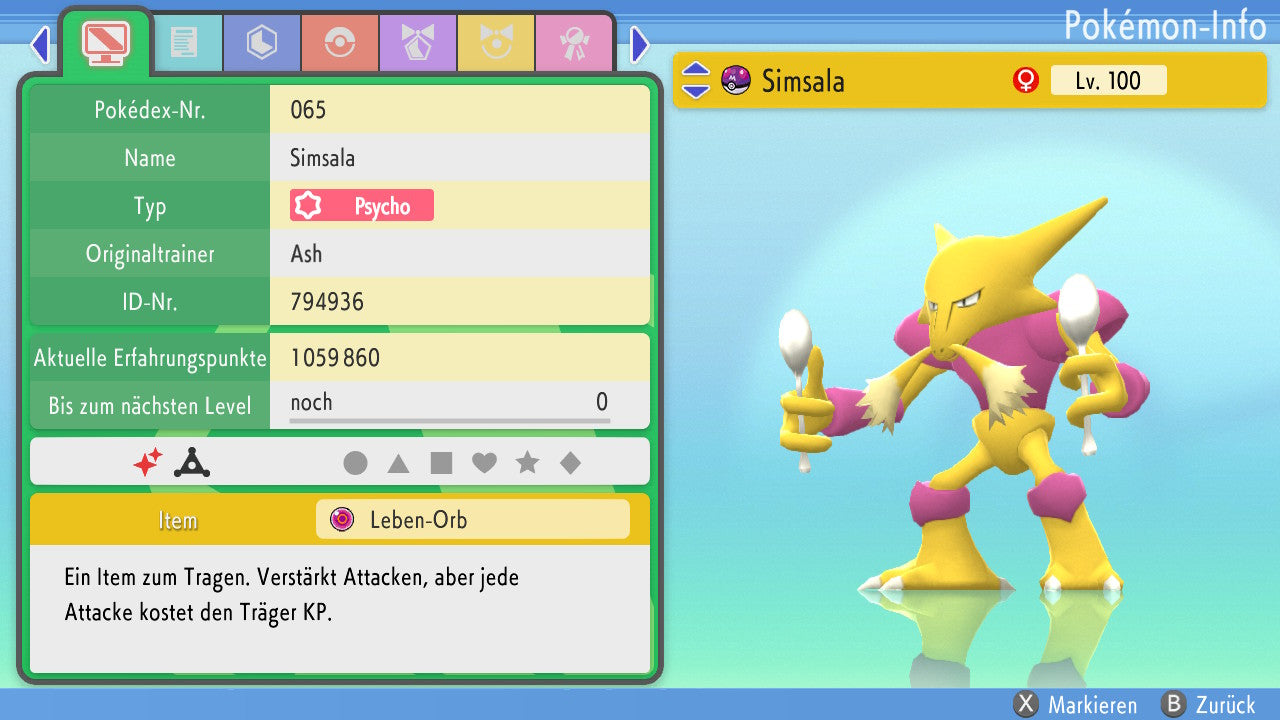1280x720 pixels.
Task: Click the left arrow beside the tabs
Action: point(40,44)
